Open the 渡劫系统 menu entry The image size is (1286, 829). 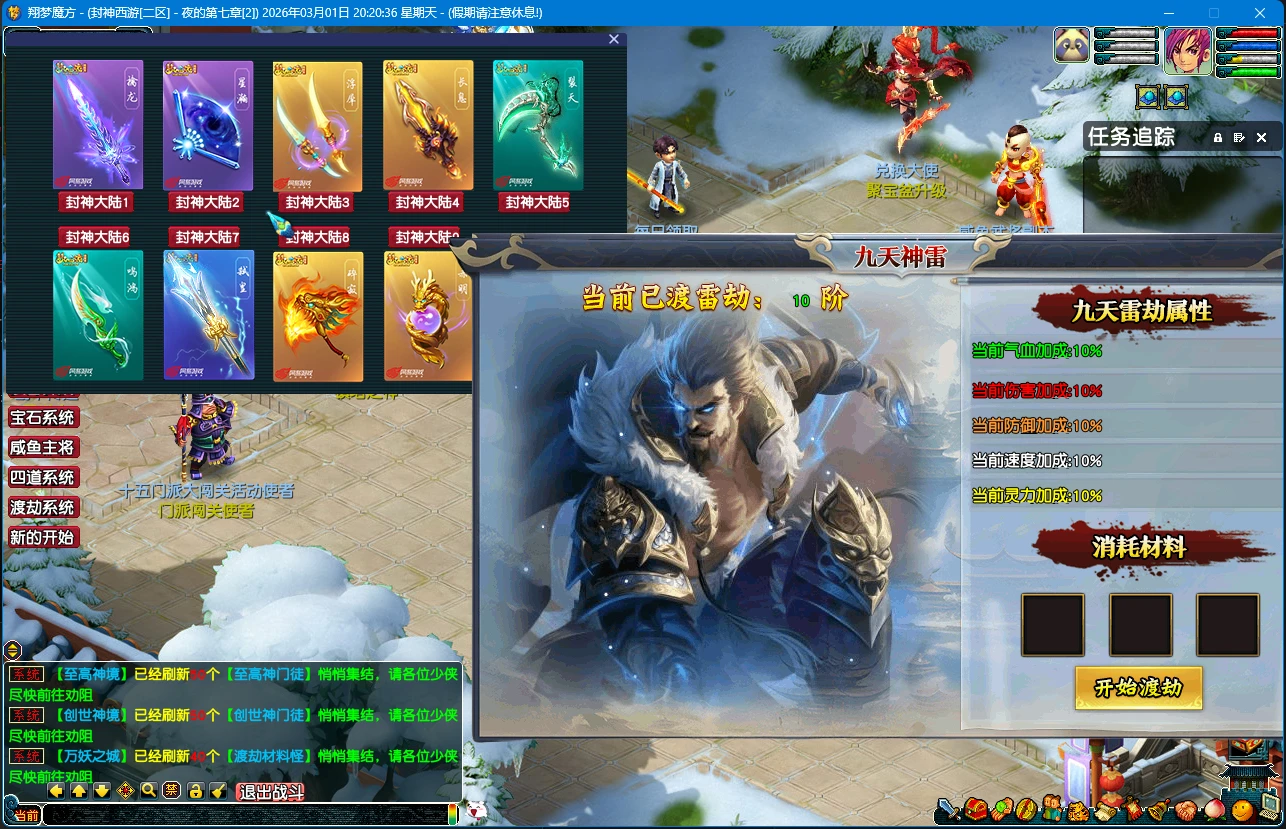(42, 508)
